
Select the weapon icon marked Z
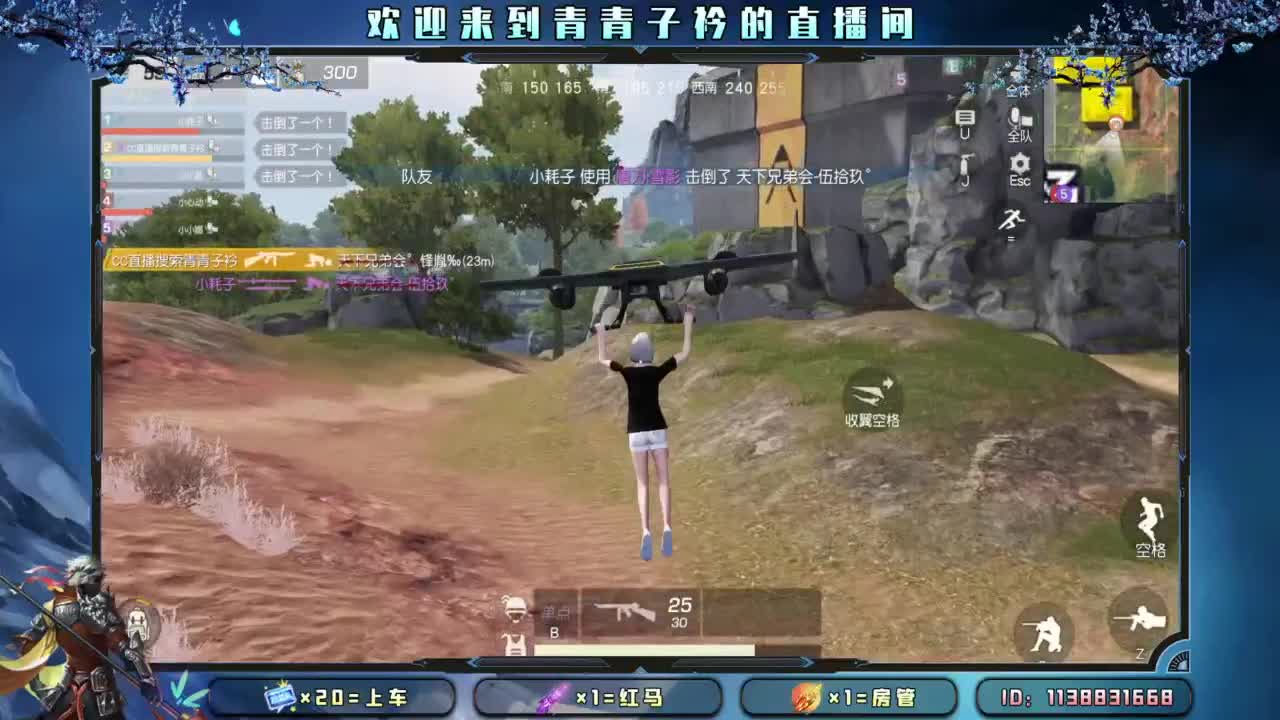tap(1140, 623)
